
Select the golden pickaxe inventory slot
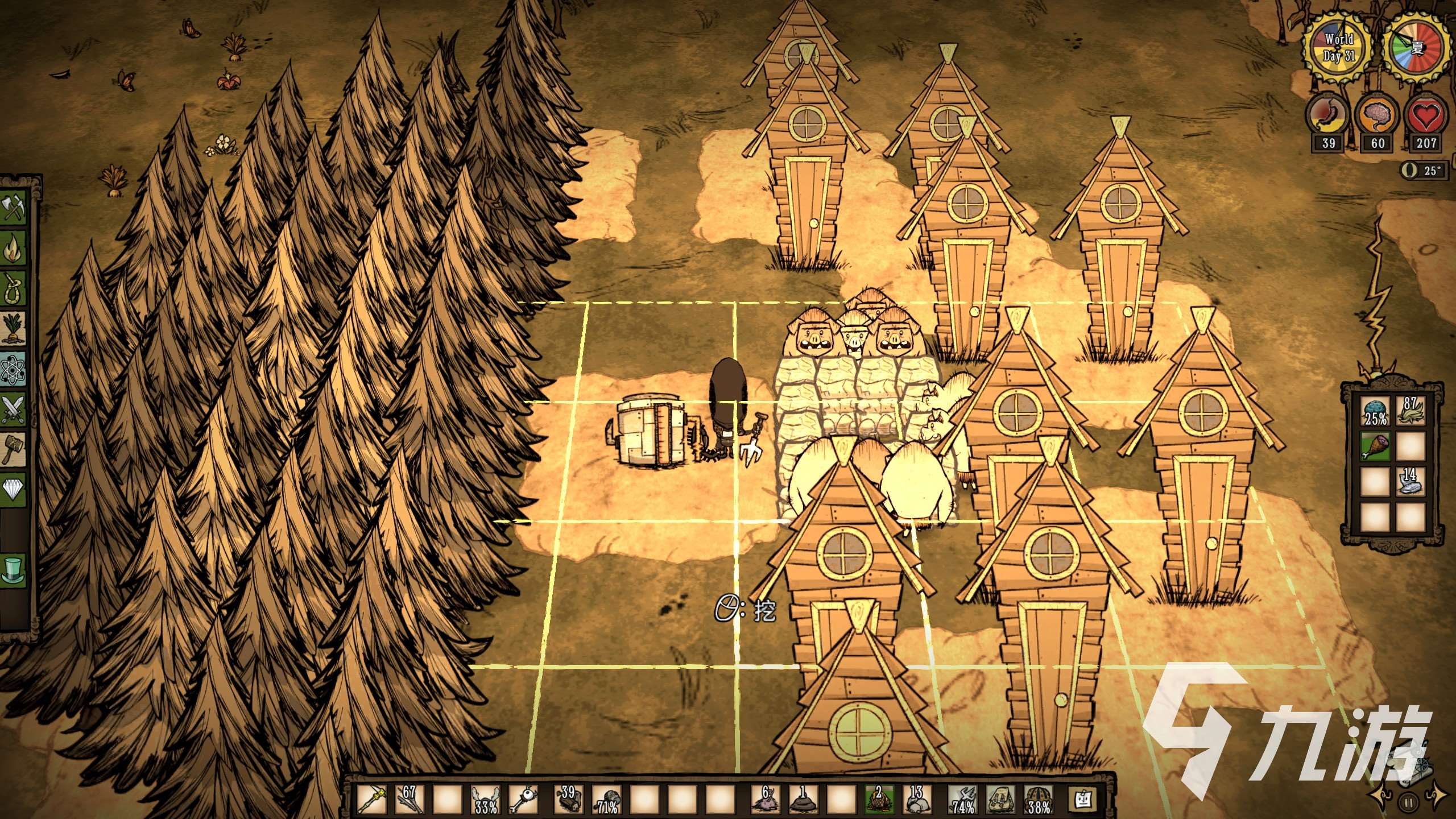point(372,799)
